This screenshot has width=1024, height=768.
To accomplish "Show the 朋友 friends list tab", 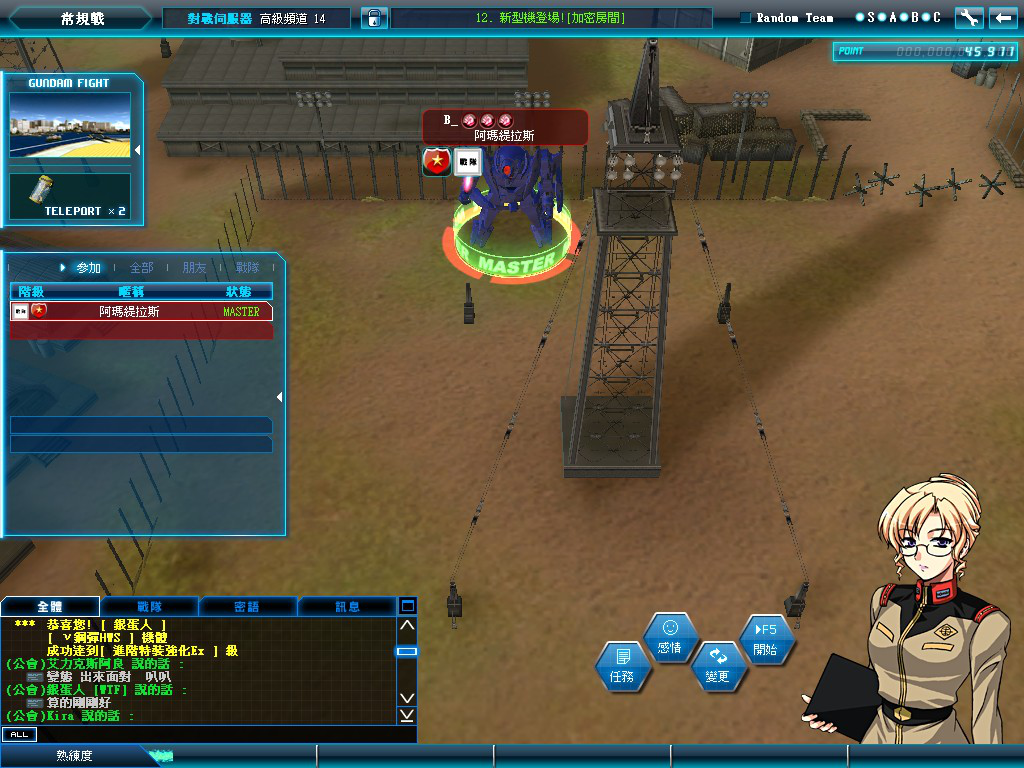I will point(194,268).
